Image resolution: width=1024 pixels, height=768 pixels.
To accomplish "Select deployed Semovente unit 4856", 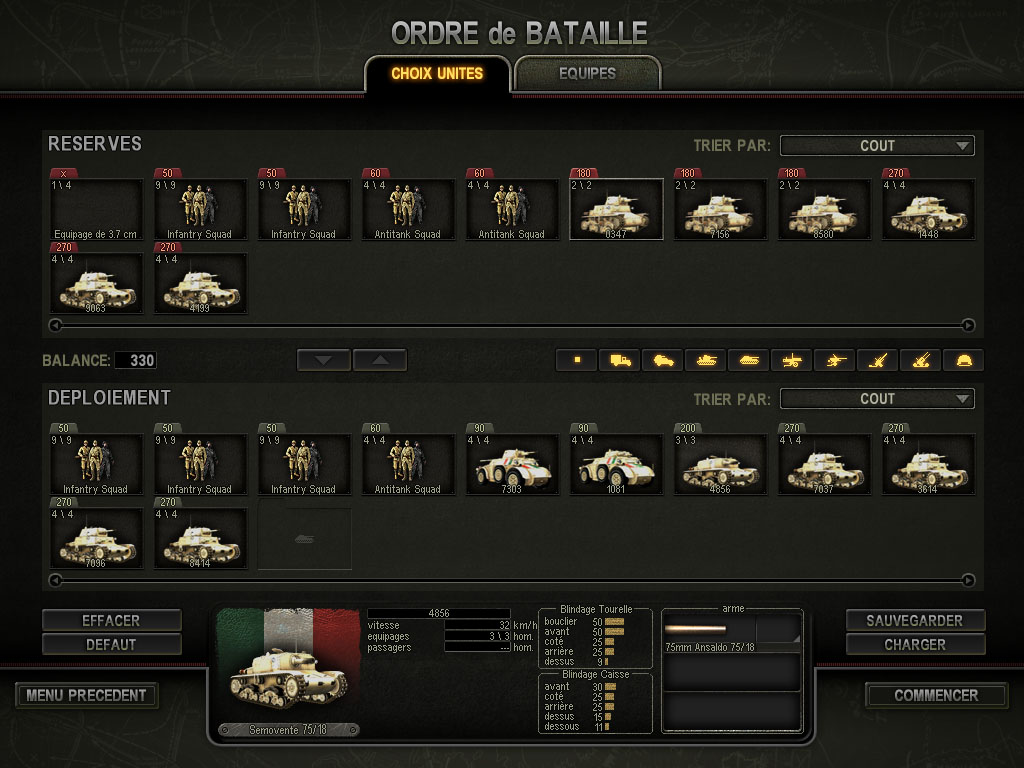I will click(720, 465).
